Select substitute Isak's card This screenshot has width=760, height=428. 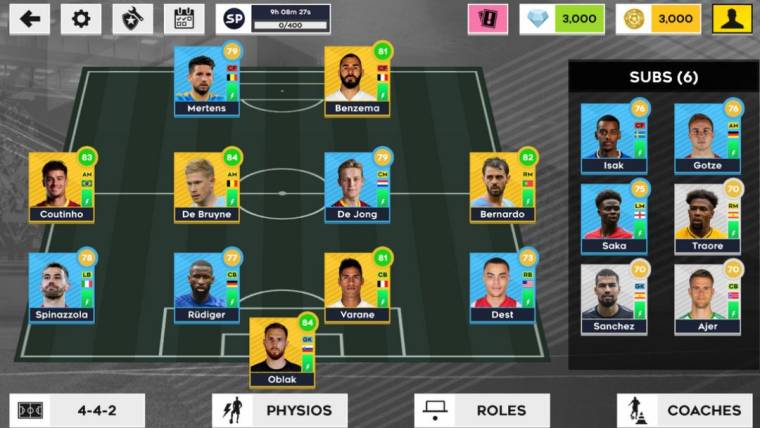coord(614,137)
